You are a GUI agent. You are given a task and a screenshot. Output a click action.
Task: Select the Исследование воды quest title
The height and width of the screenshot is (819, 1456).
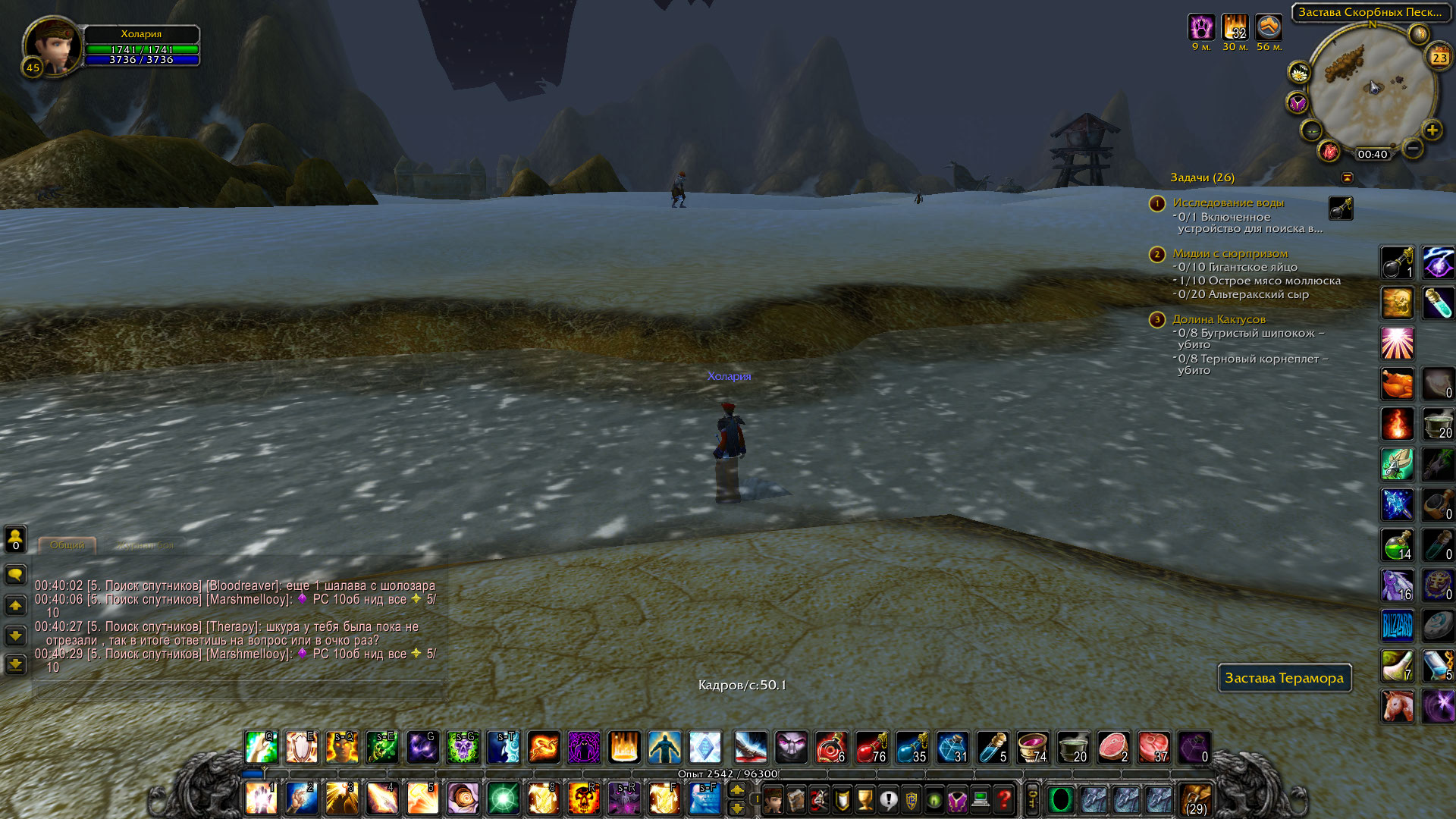point(1228,202)
